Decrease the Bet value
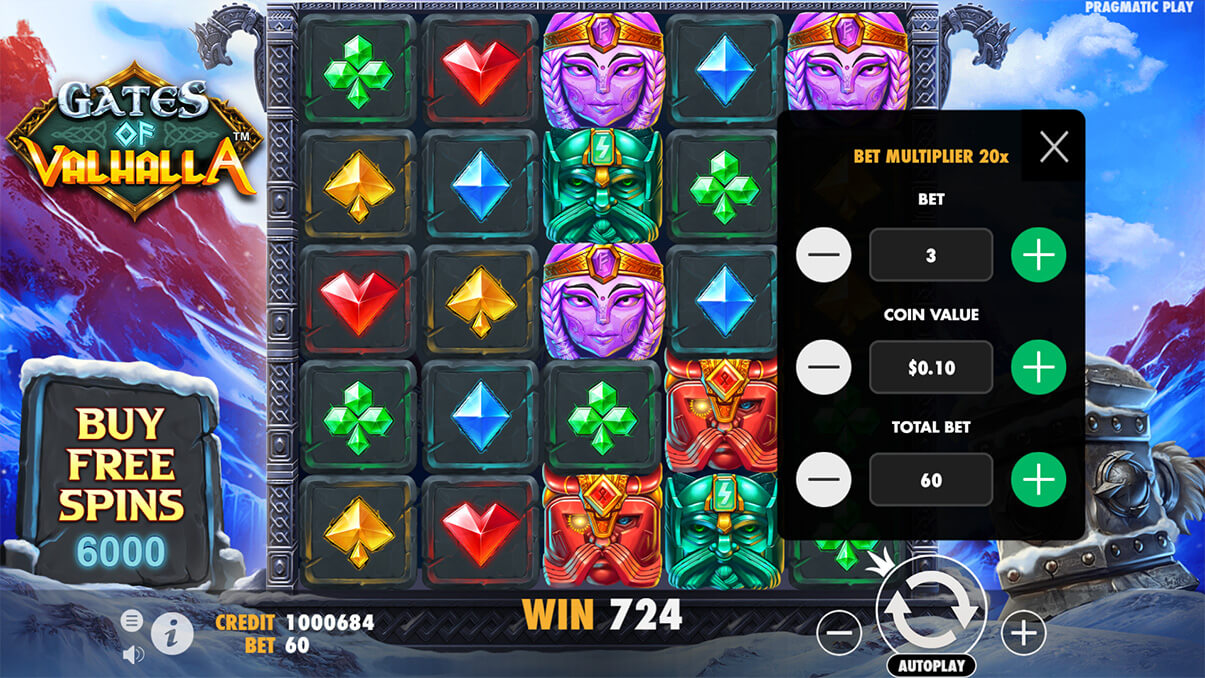This screenshot has width=1205, height=678. point(823,256)
